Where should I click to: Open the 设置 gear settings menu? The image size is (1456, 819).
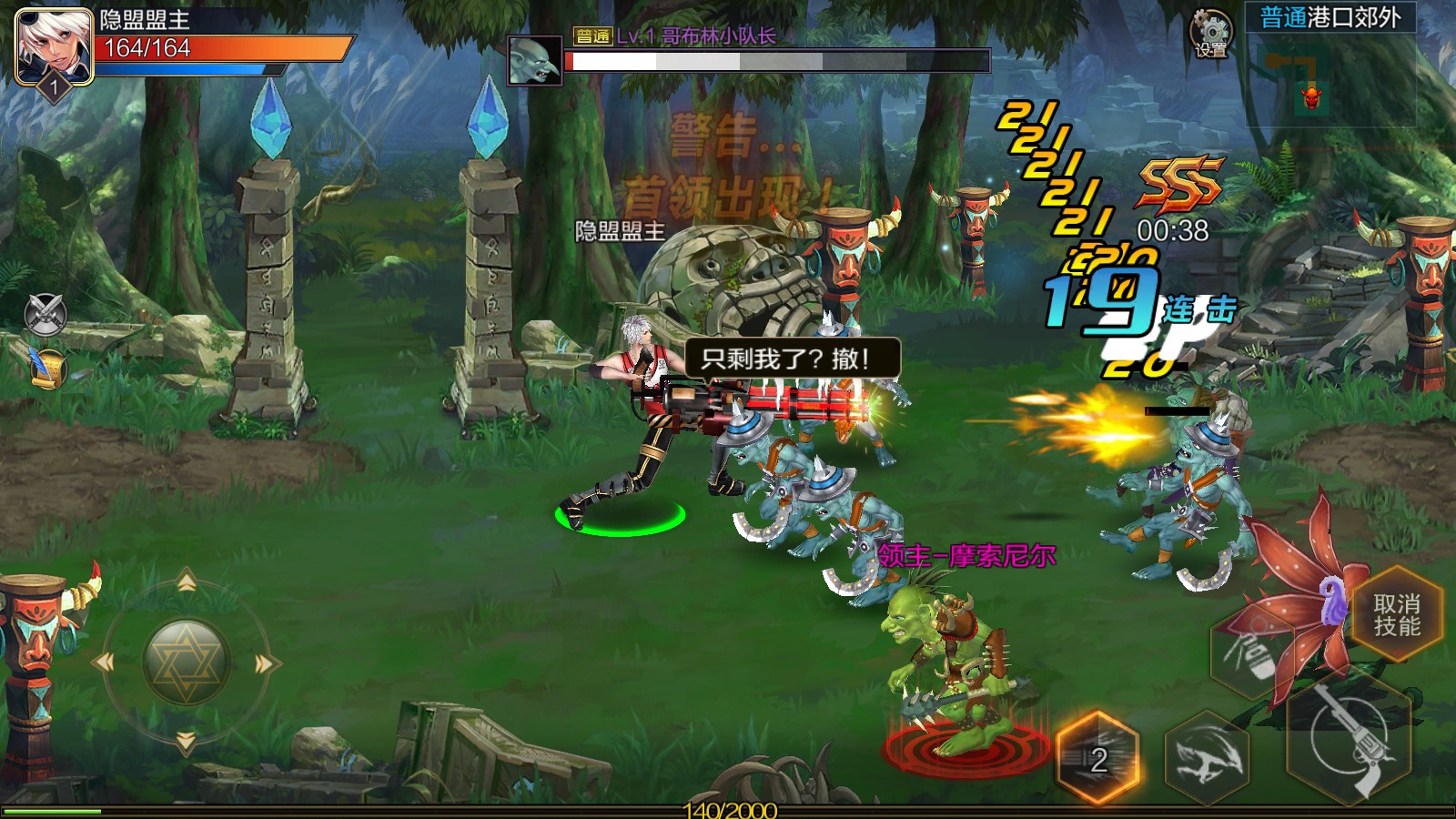pyautogui.click(x=1211, y=35)
